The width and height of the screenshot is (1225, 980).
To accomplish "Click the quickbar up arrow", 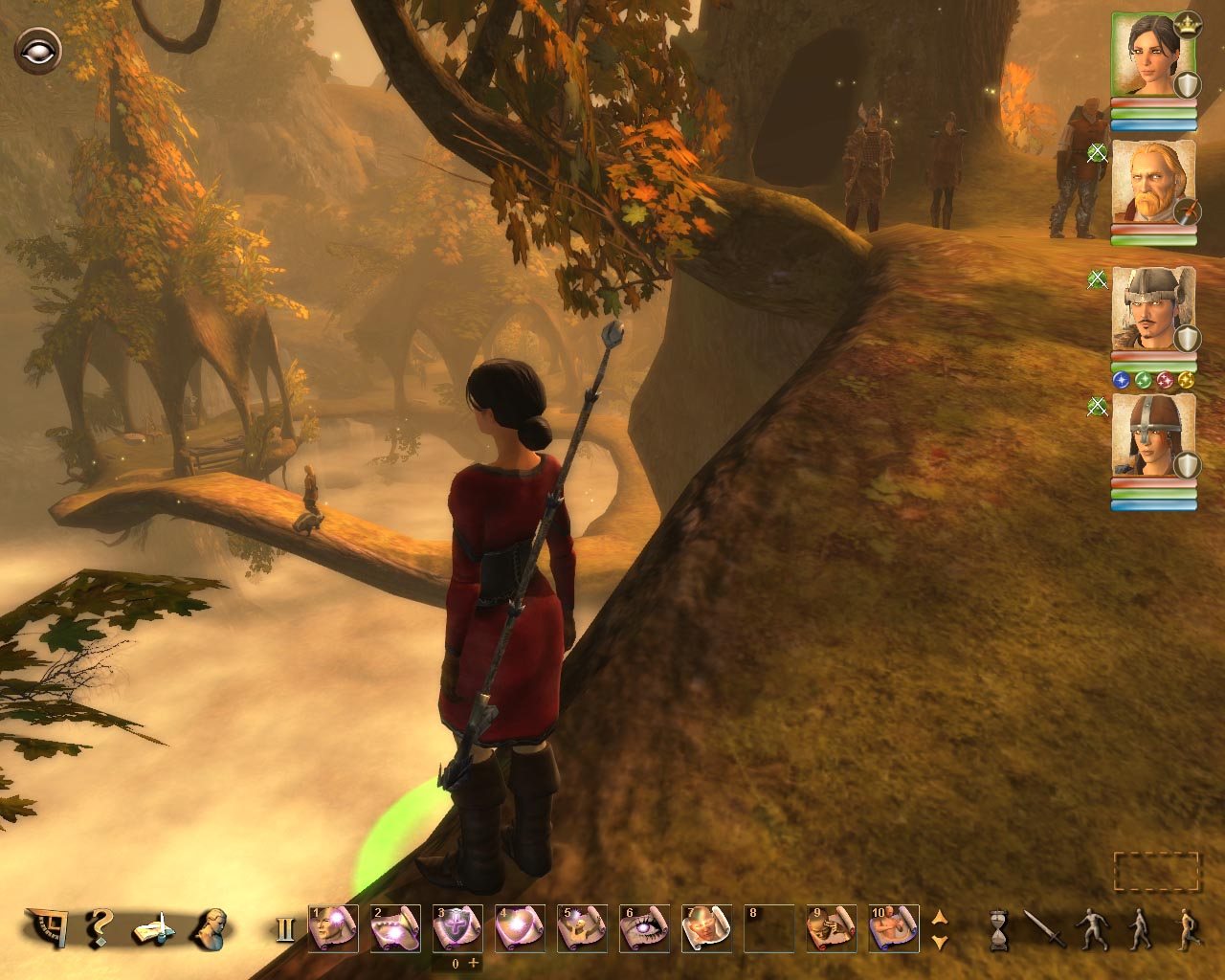I will click(x=940, y=917).
